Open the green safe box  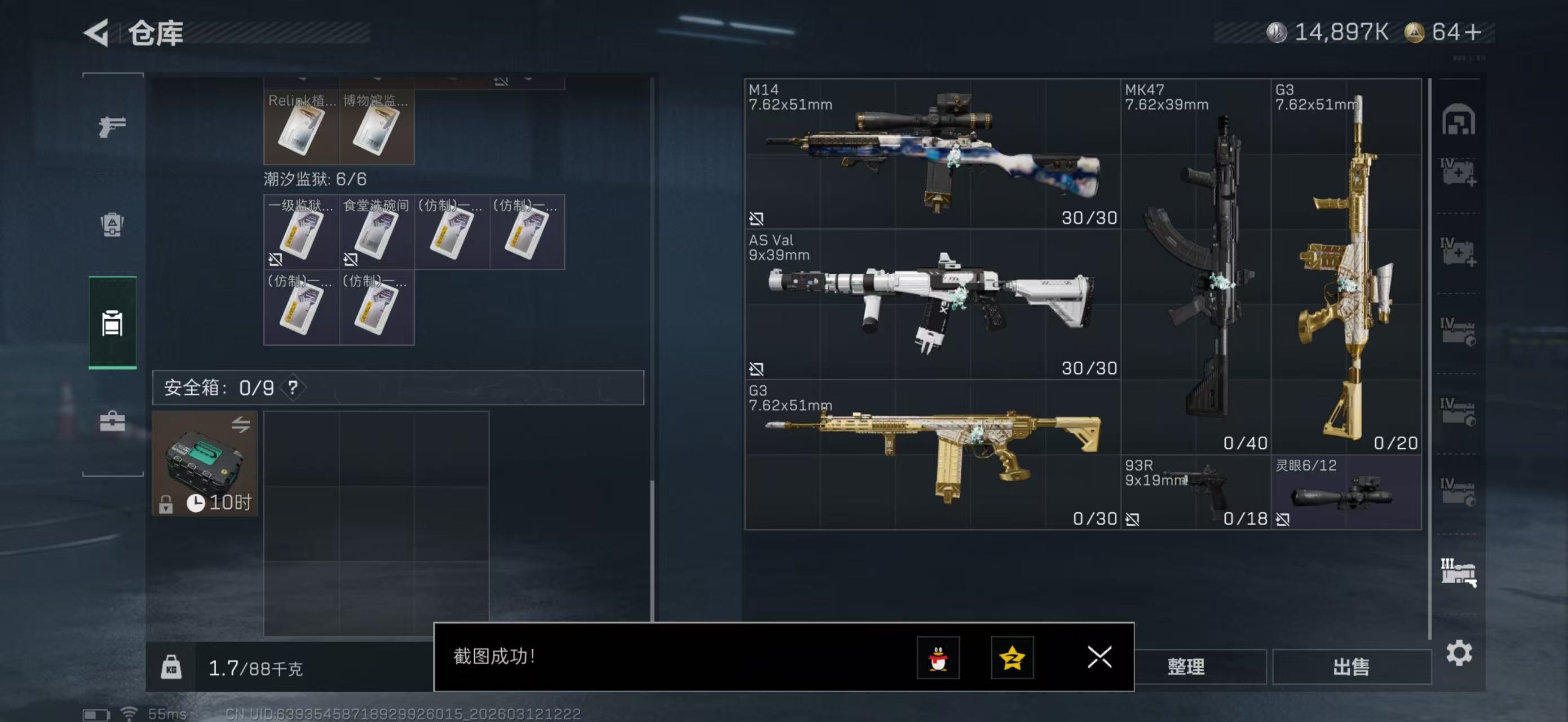pyautogui.click(x=205, y=463)
